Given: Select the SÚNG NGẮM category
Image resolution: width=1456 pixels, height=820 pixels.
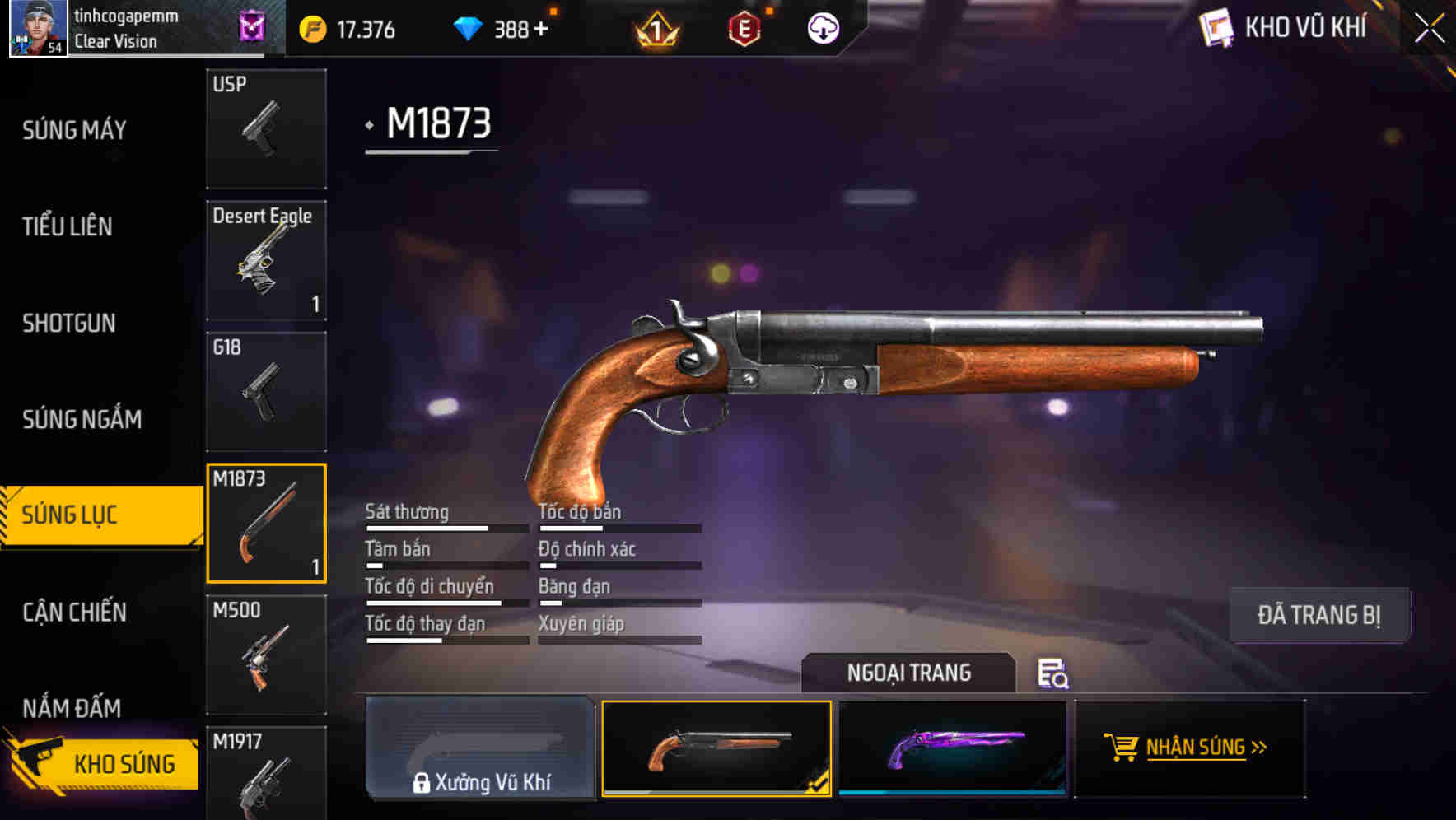Looking at the screenshot, I should [80, 419].
